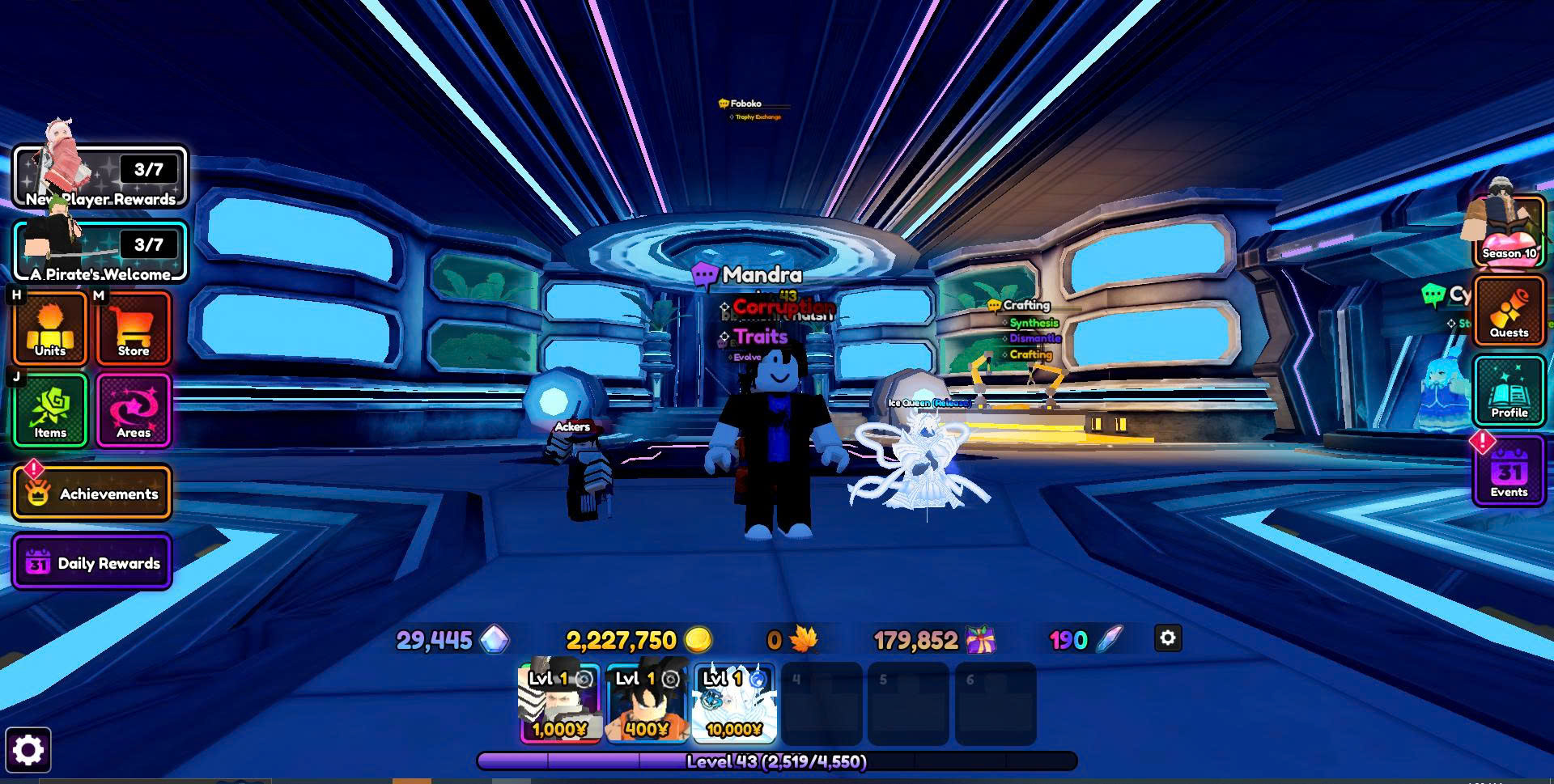Open the Events calendar
Viewport: 1554px width, 784px height.
coord(1509,472)
